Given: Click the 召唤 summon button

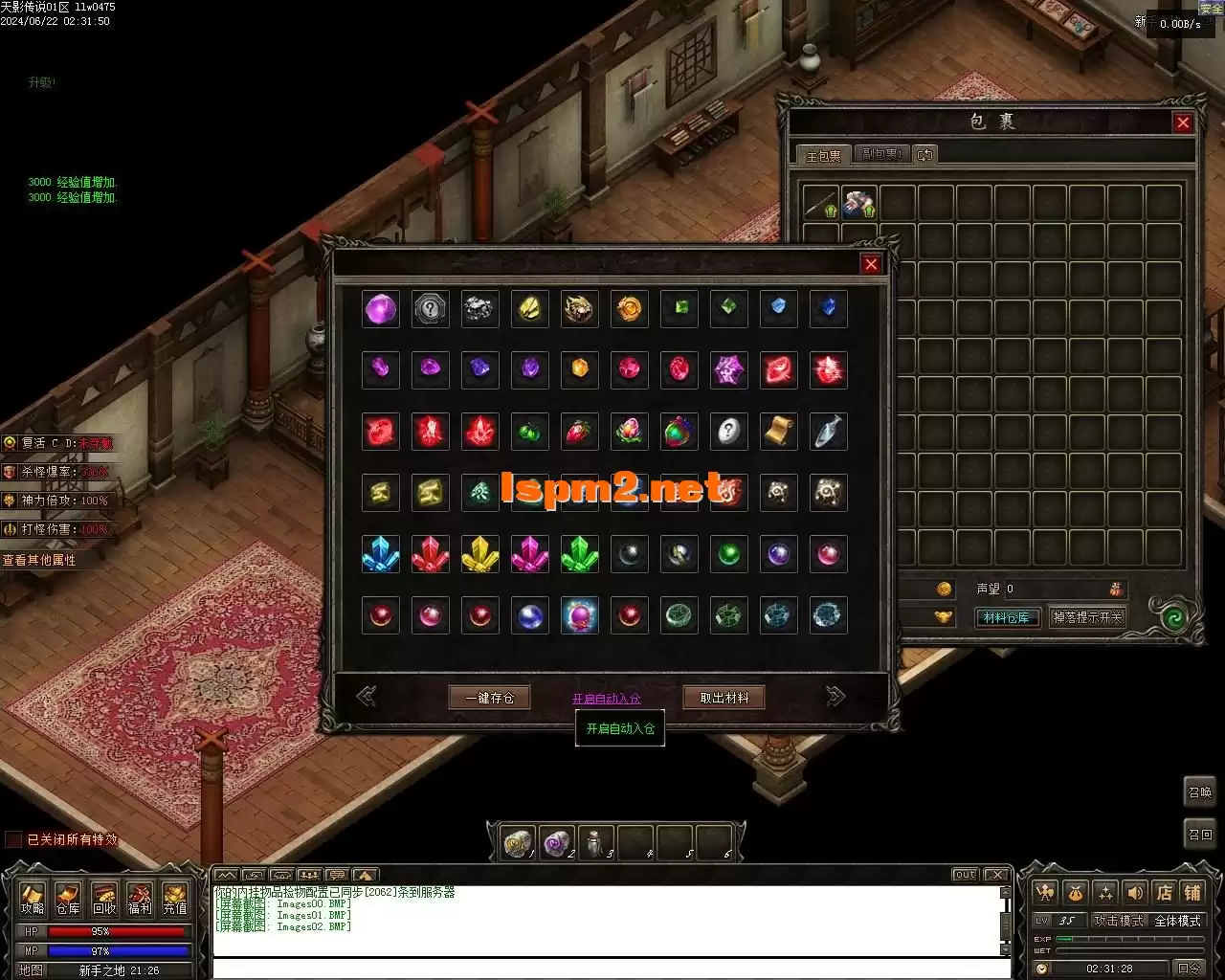Looking at the screenshot, I should (1200, 792).
